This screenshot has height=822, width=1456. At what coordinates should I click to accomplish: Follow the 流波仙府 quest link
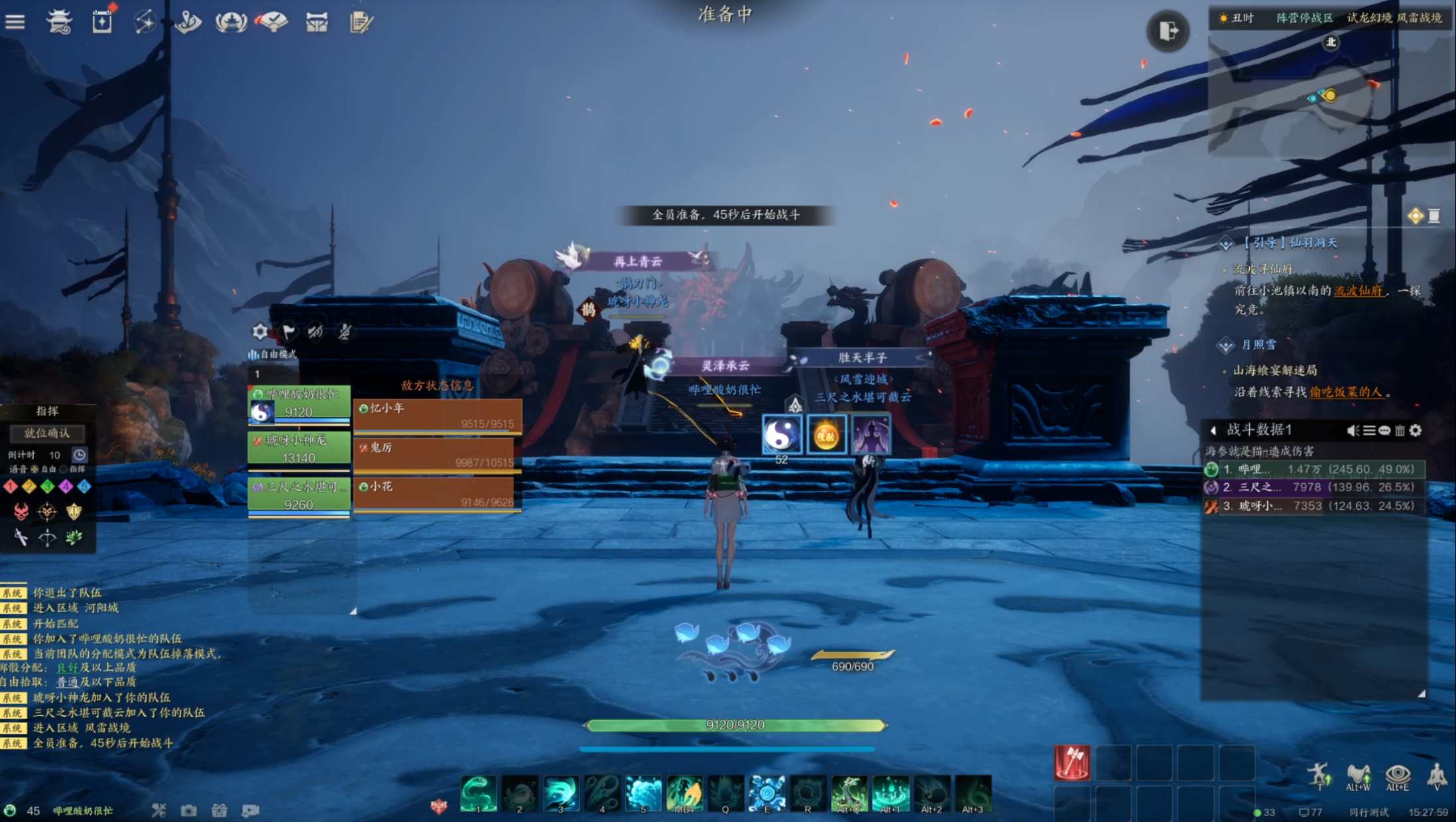click(1358, 290)
